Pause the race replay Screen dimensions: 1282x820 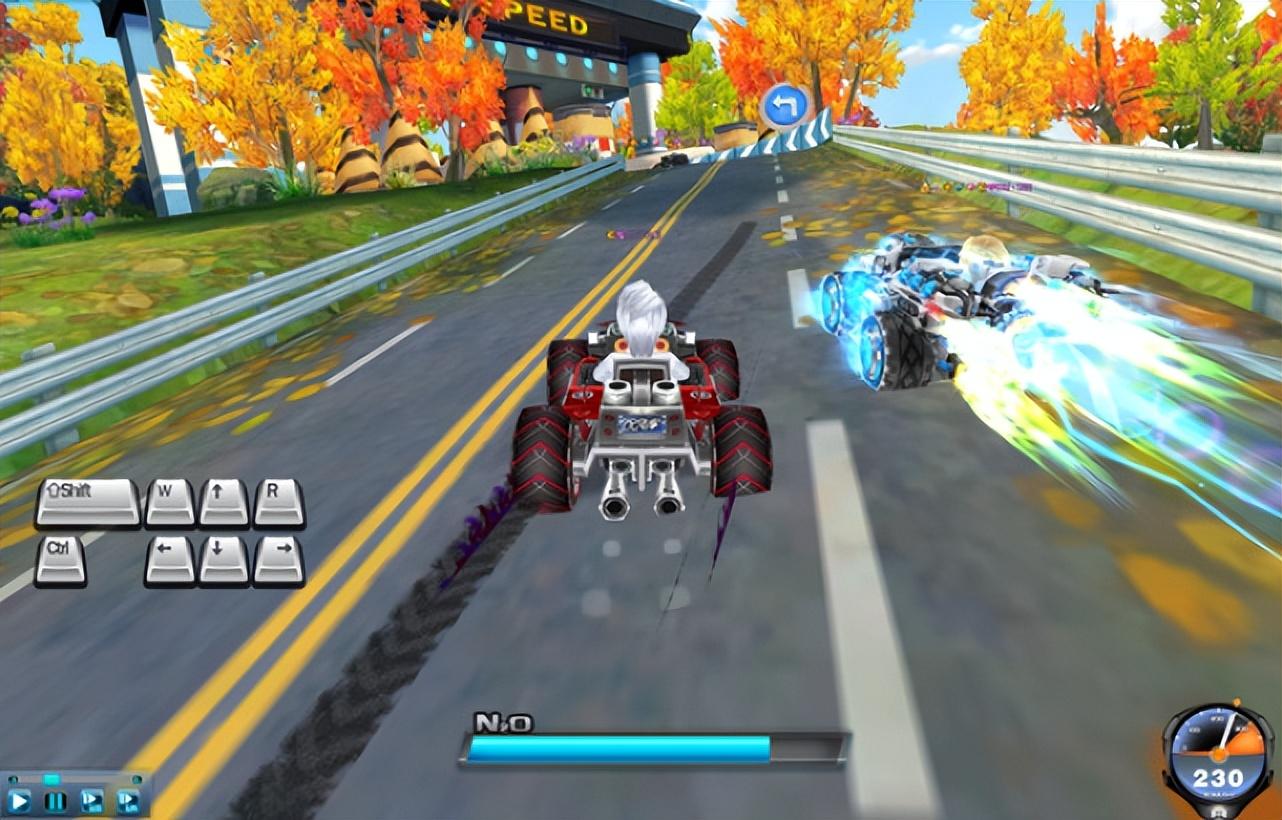[55, 800]
